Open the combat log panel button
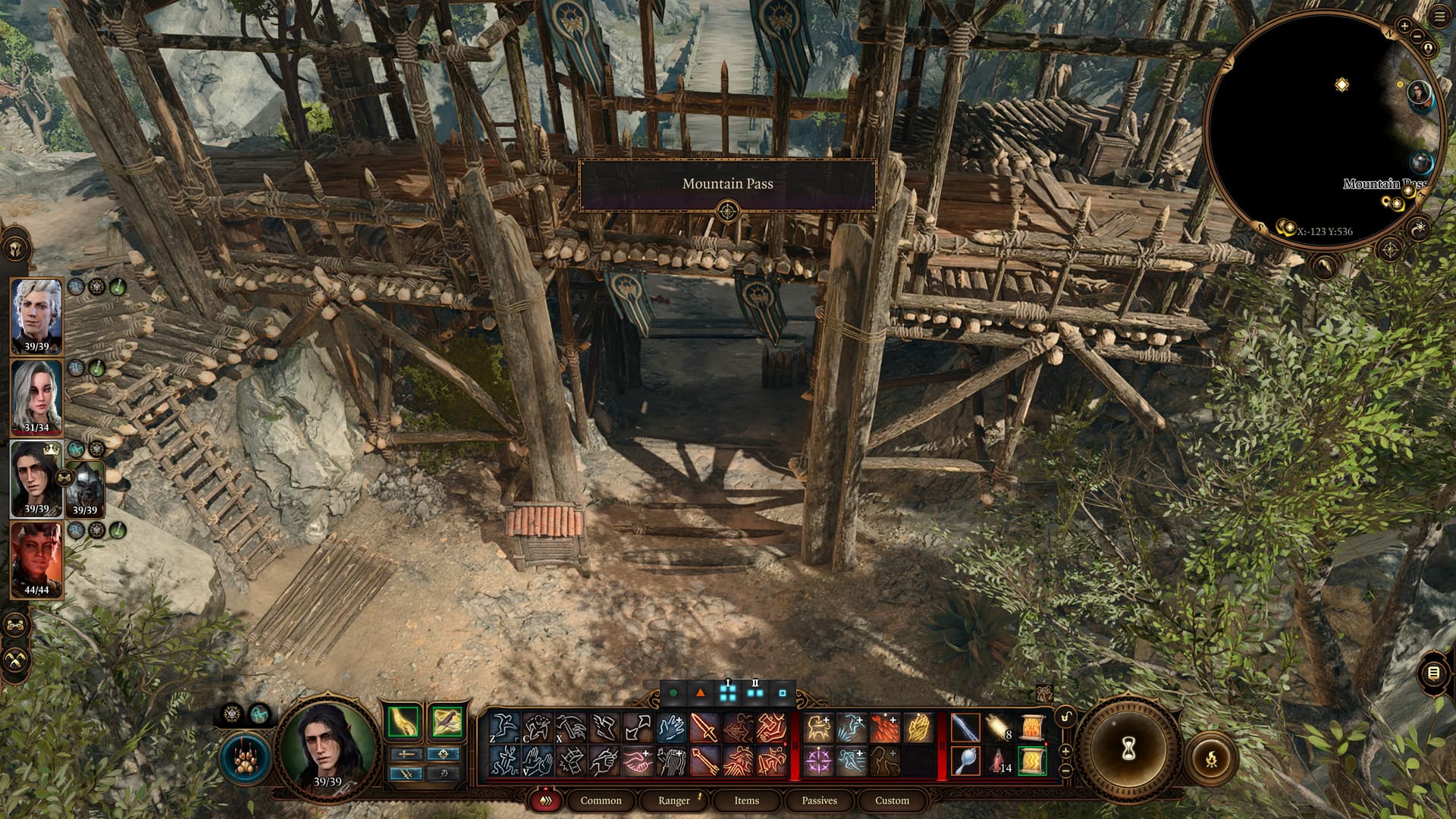Screen dimensions: 1456x819 tap(1432, 673)
